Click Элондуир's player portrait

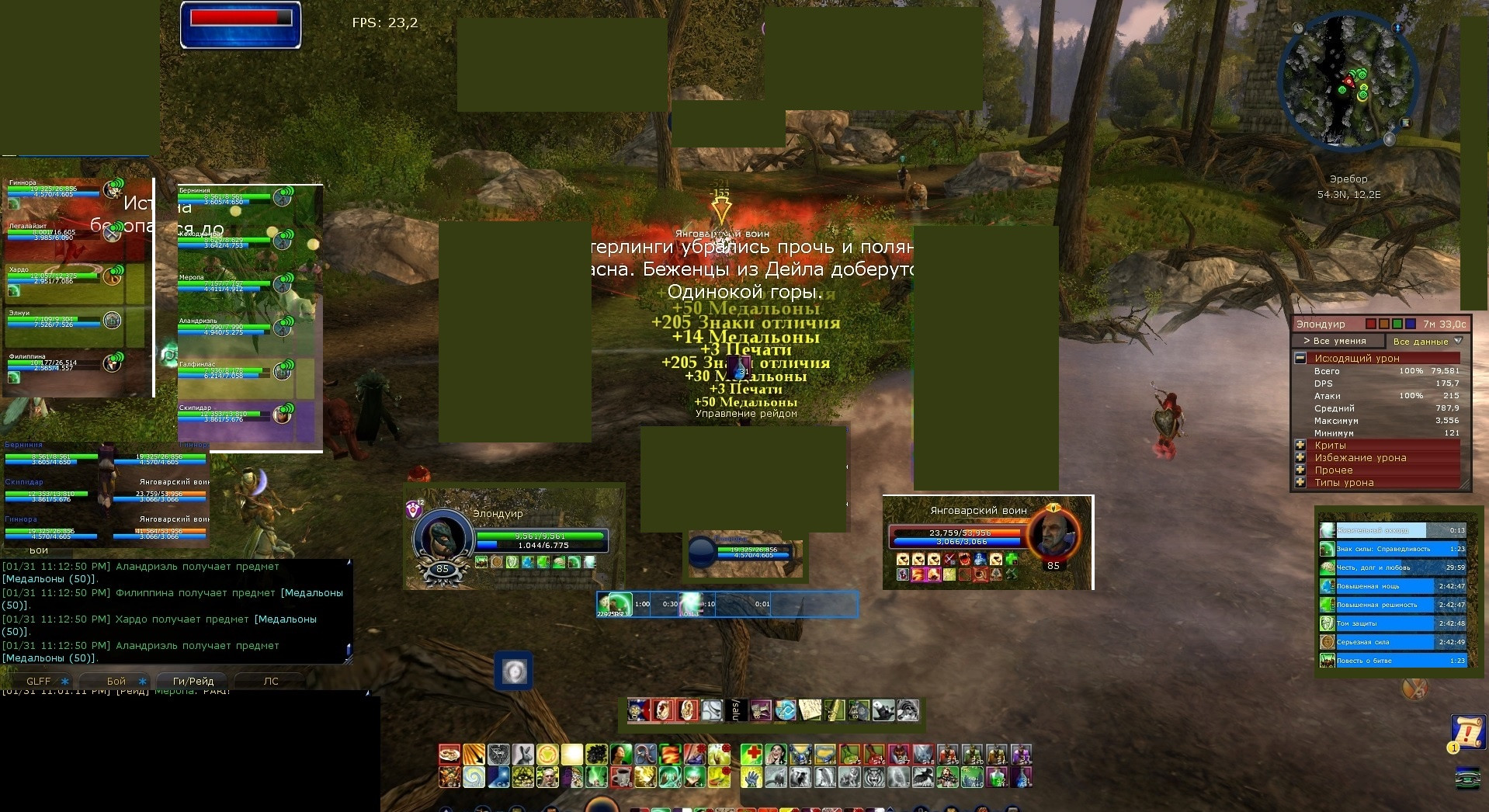pos(443,536)
